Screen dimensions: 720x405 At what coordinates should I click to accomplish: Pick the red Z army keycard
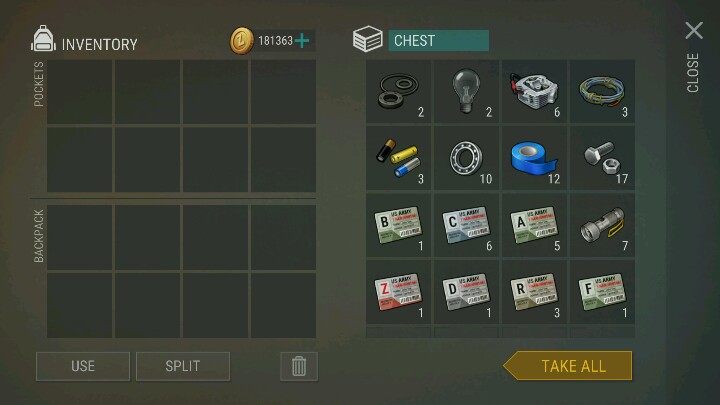pyautogui.click(x=398, y=291)
